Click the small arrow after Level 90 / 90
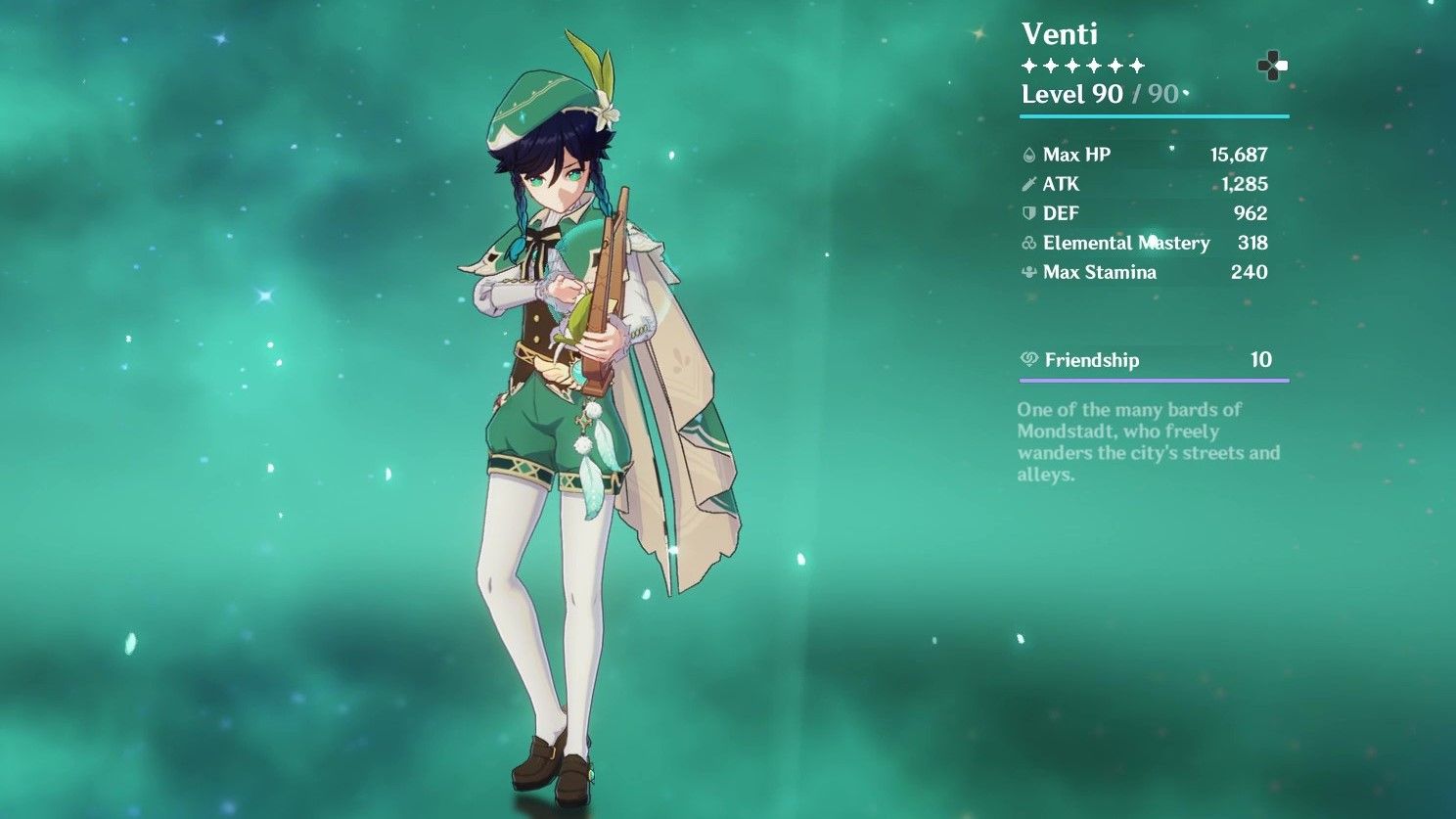Viewport: 1456px width, 819px height. (1186, 94)
